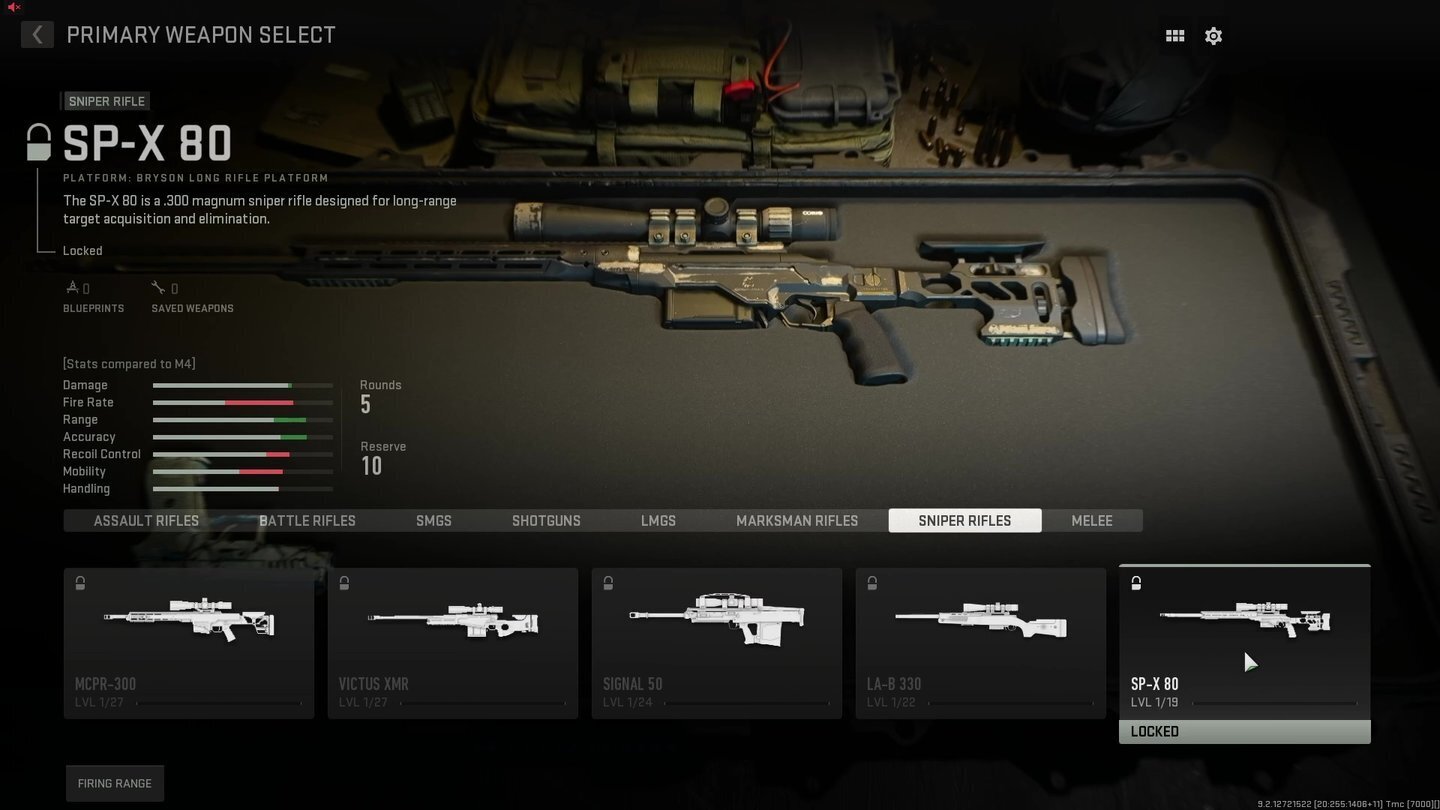Click the lock icon beside SP-X 80 title
The image size is (1440, 810).
pyautogui.click(x=38, y=142)
